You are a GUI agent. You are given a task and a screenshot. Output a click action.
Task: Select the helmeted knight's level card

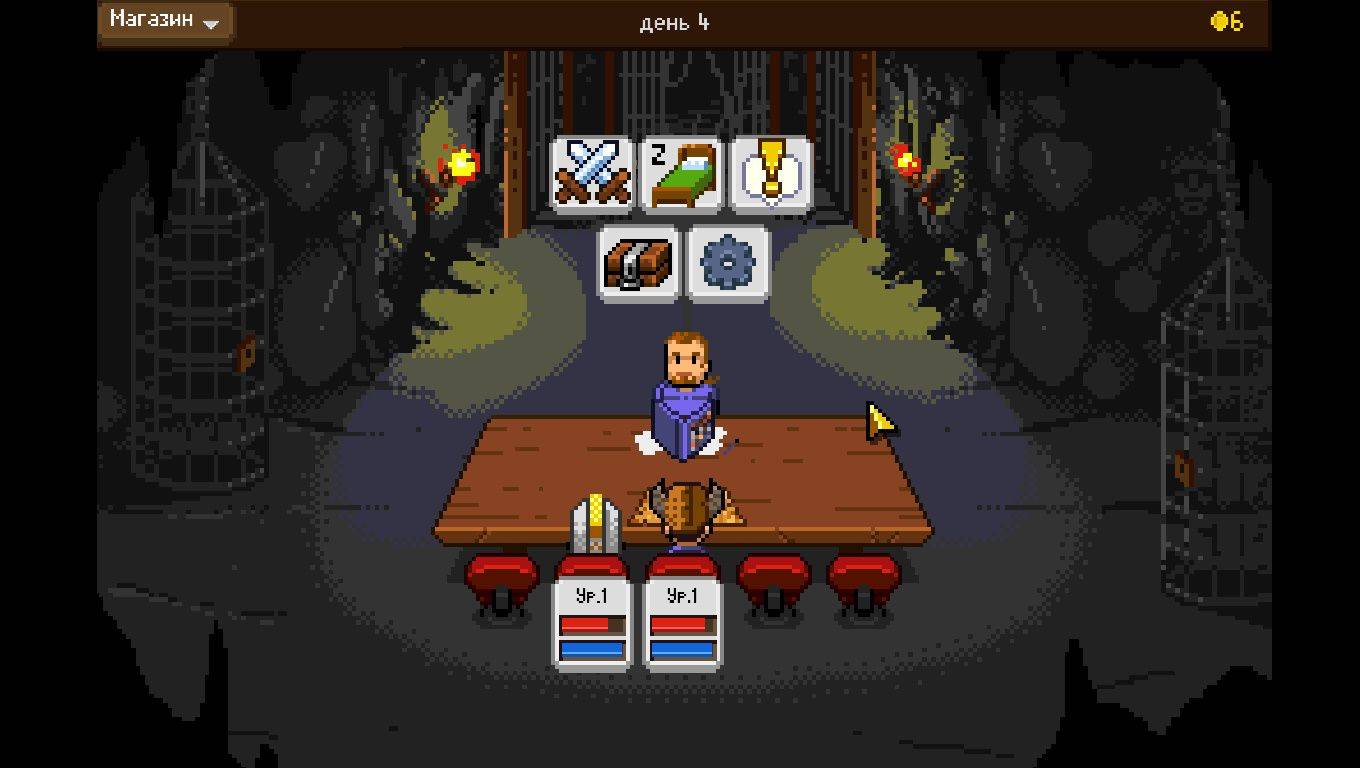tap(592, 625)
